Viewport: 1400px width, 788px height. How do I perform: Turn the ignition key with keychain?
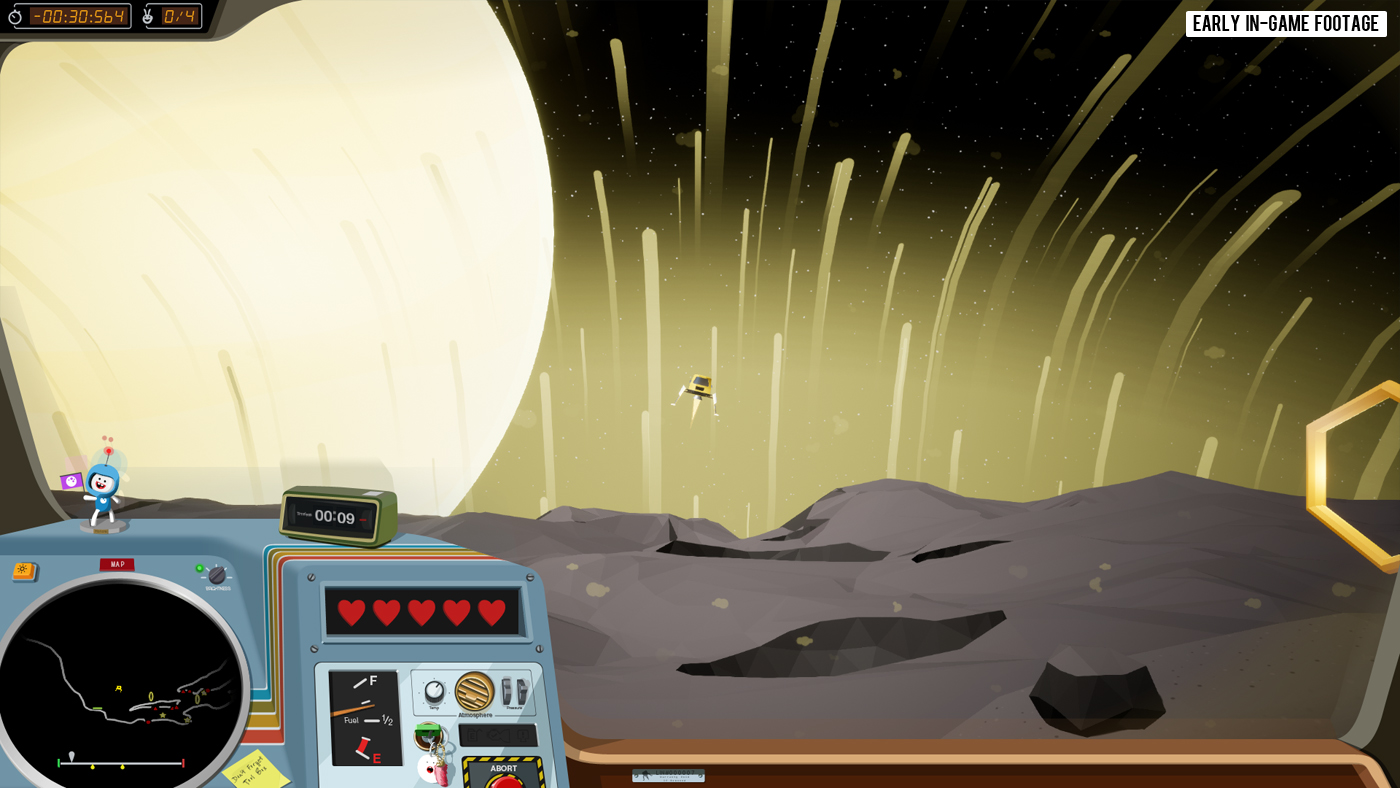[429, 736]
